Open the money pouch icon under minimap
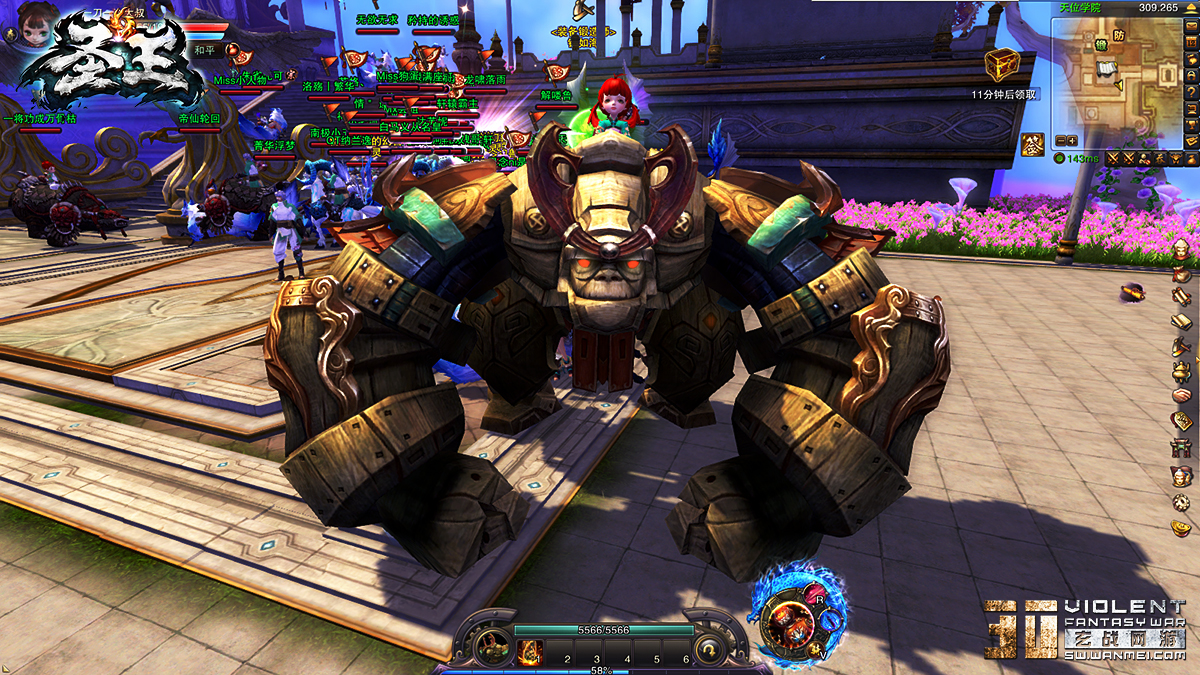1200x675 pixels. 1191,158
